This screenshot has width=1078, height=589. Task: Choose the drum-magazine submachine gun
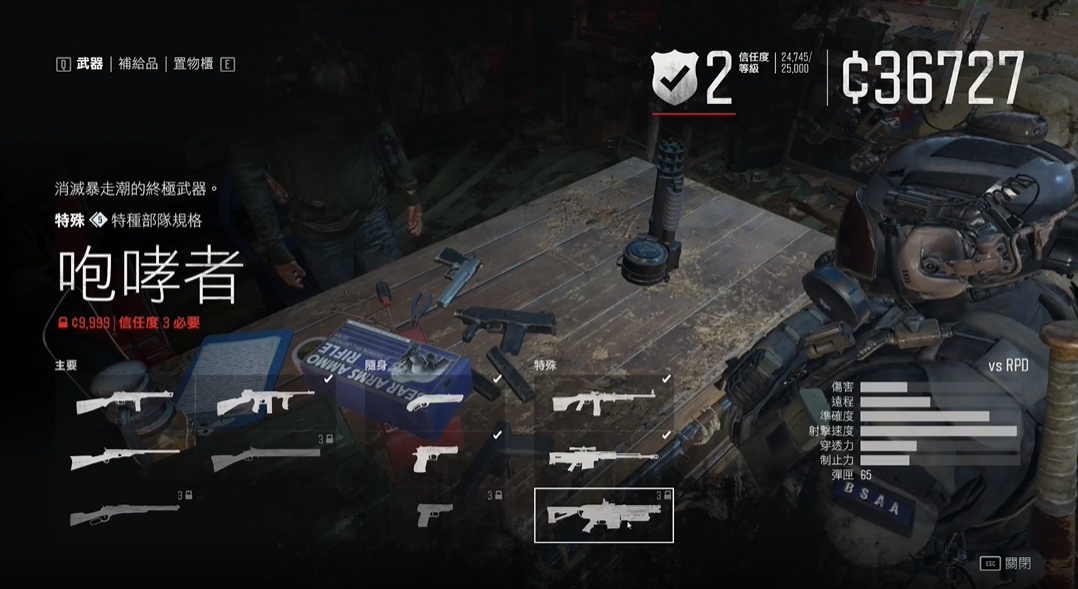(x=125, y=402)
